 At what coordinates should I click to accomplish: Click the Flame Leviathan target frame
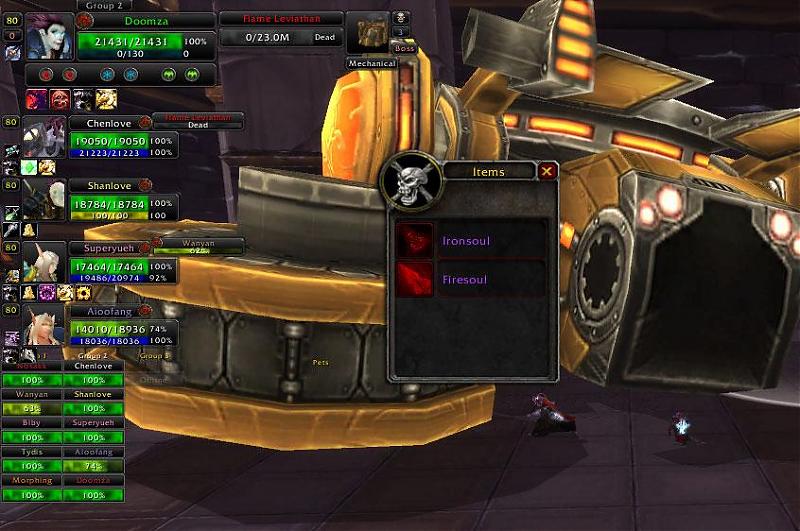(x=279, y=28)
